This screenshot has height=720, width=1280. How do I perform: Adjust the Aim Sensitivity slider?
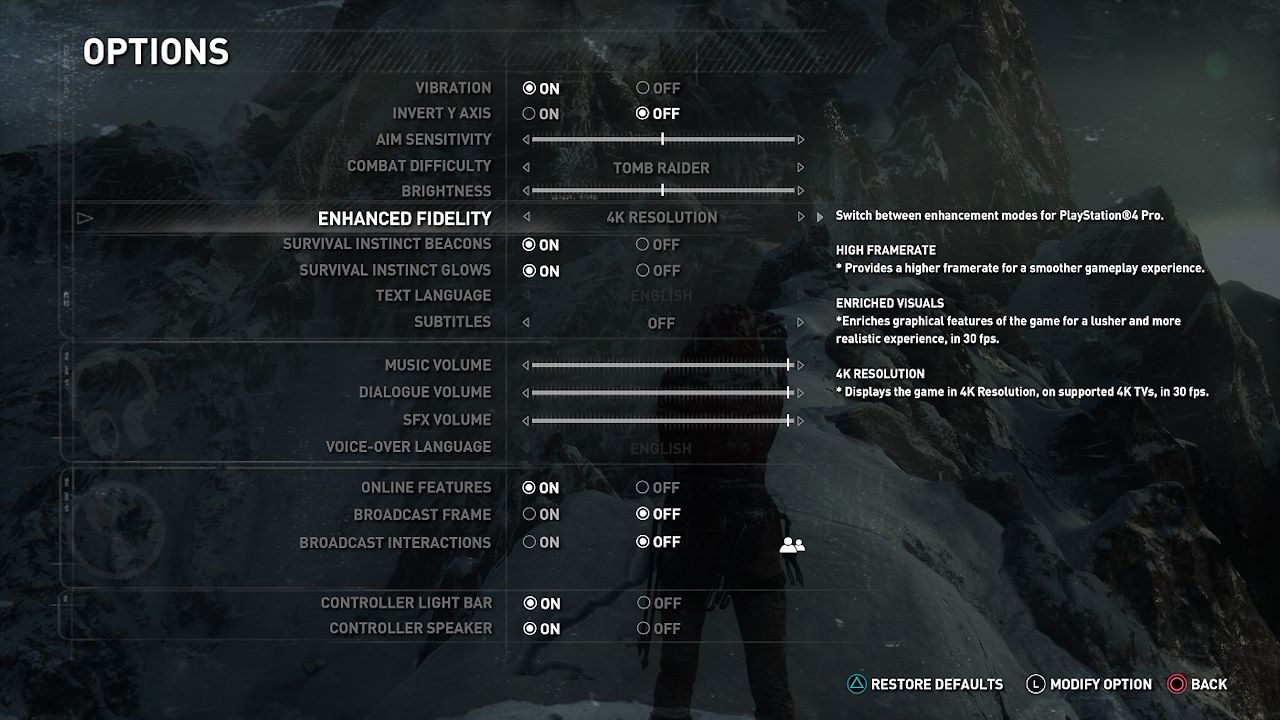[662, 140]
